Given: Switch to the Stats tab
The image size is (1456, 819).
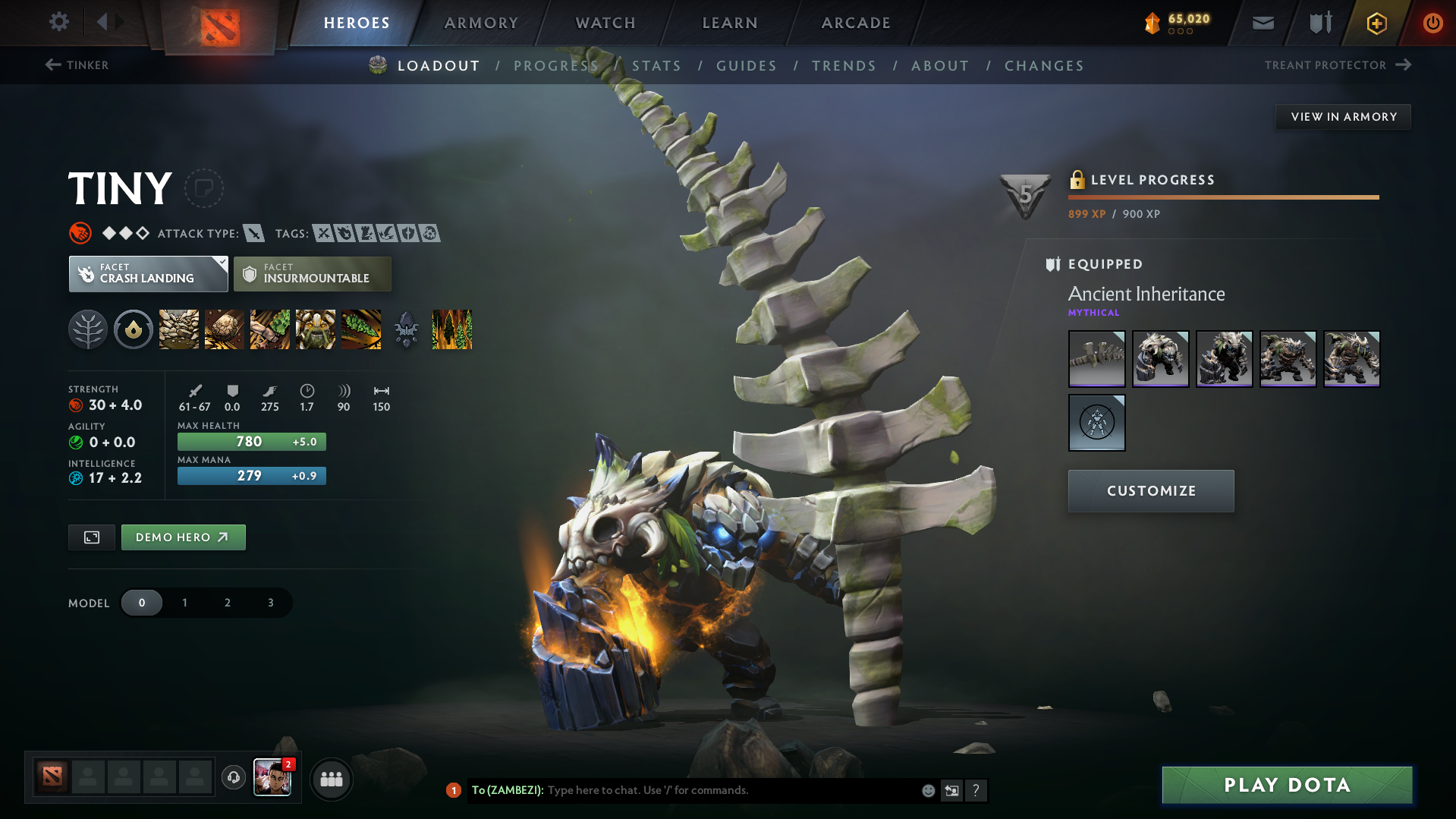Looking at the screenshot, I should pos(656,65).
